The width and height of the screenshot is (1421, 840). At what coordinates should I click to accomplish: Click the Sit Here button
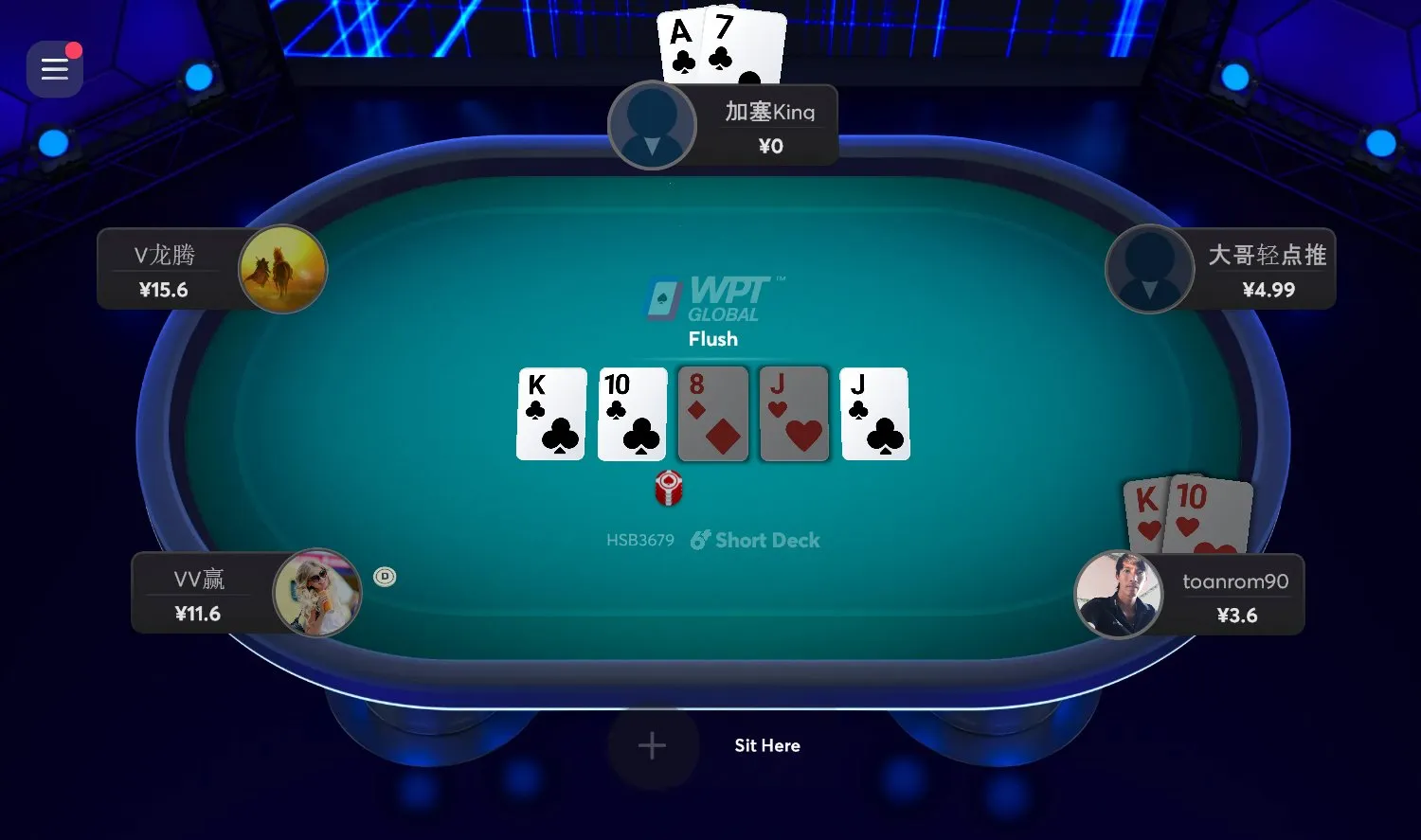767,745
